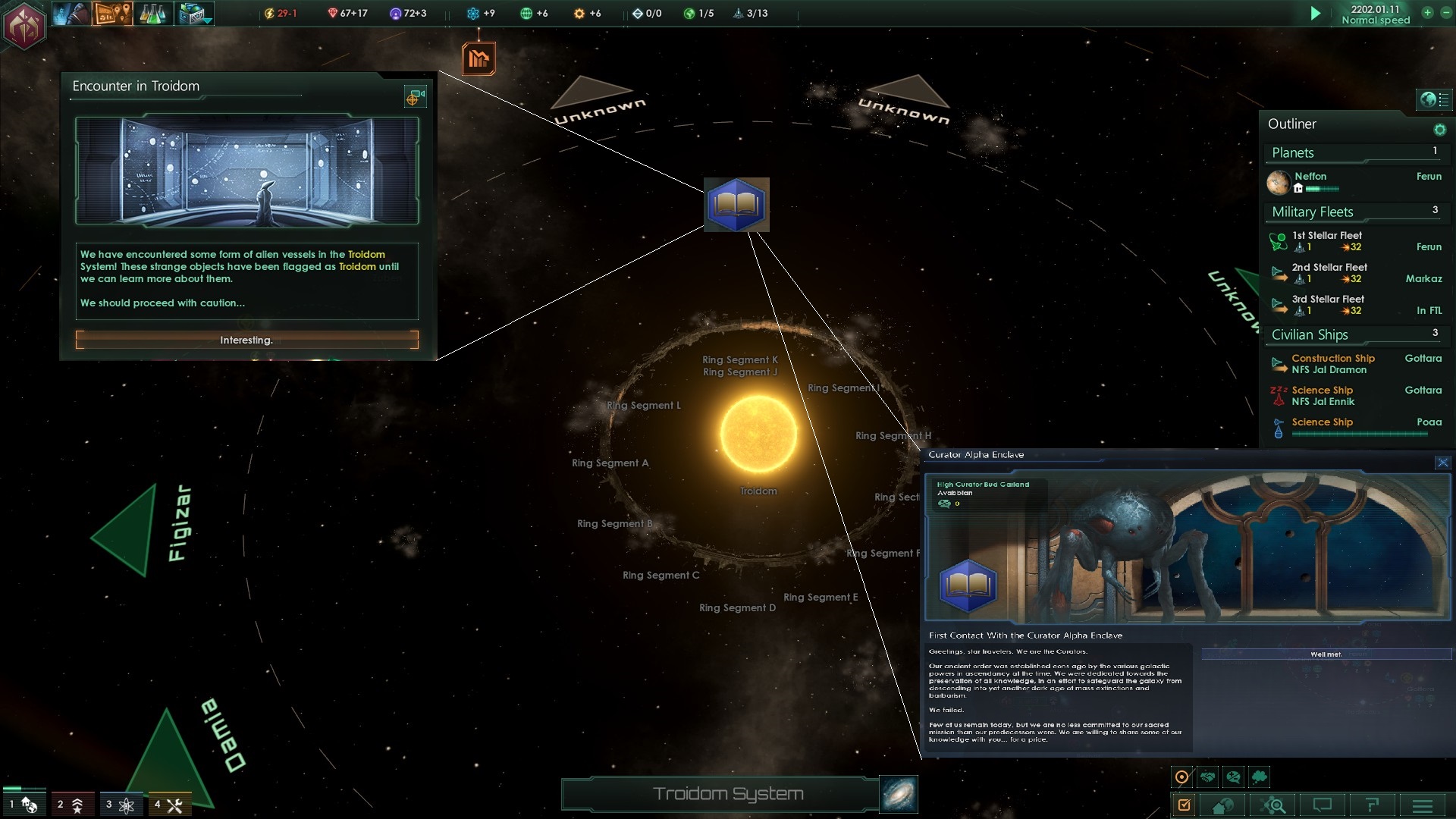Open the hamburger main menu button
This screenshot has width=1456, height=819.
1423,805
